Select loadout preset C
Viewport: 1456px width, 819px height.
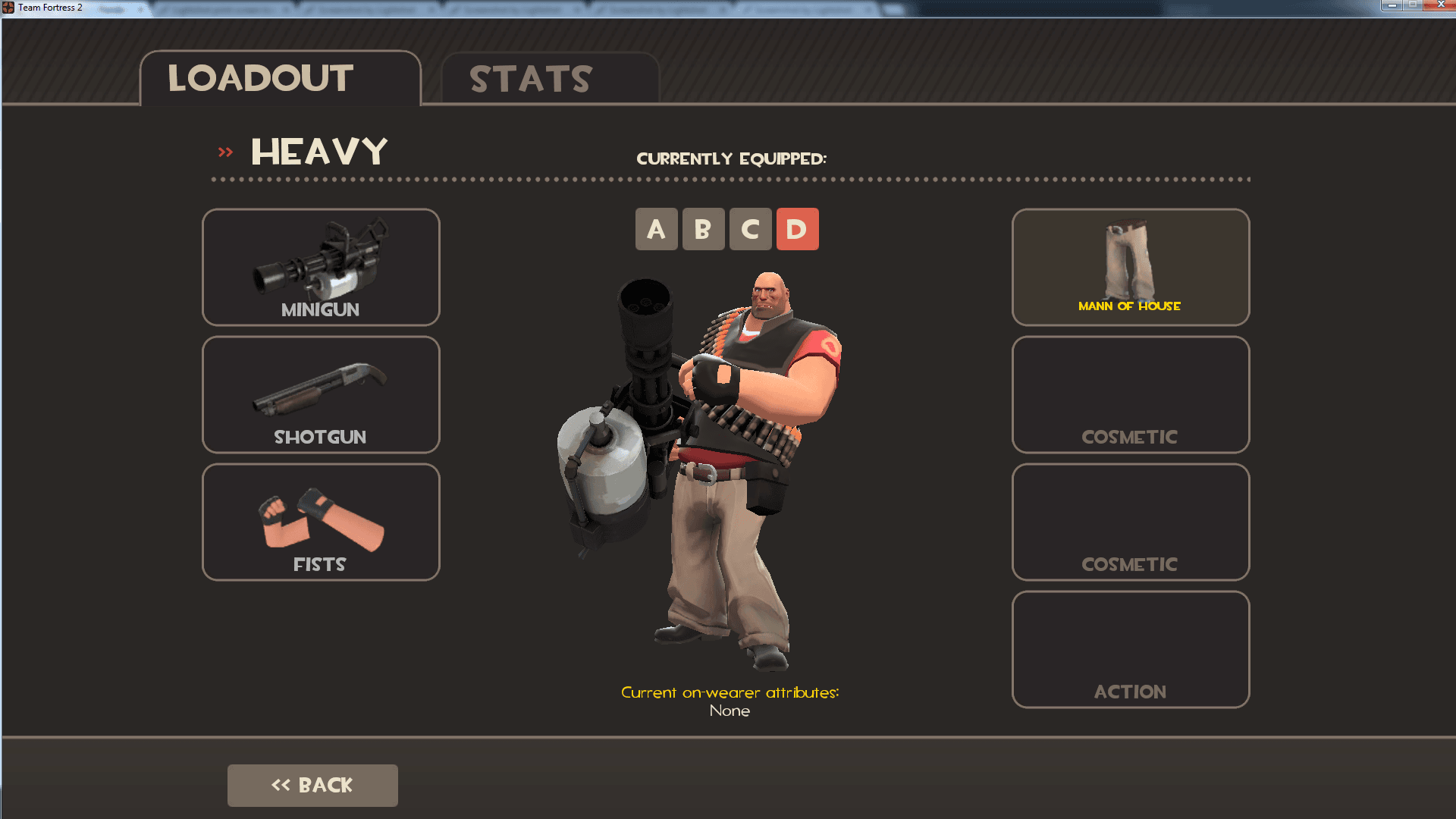(x=750, y=229)
